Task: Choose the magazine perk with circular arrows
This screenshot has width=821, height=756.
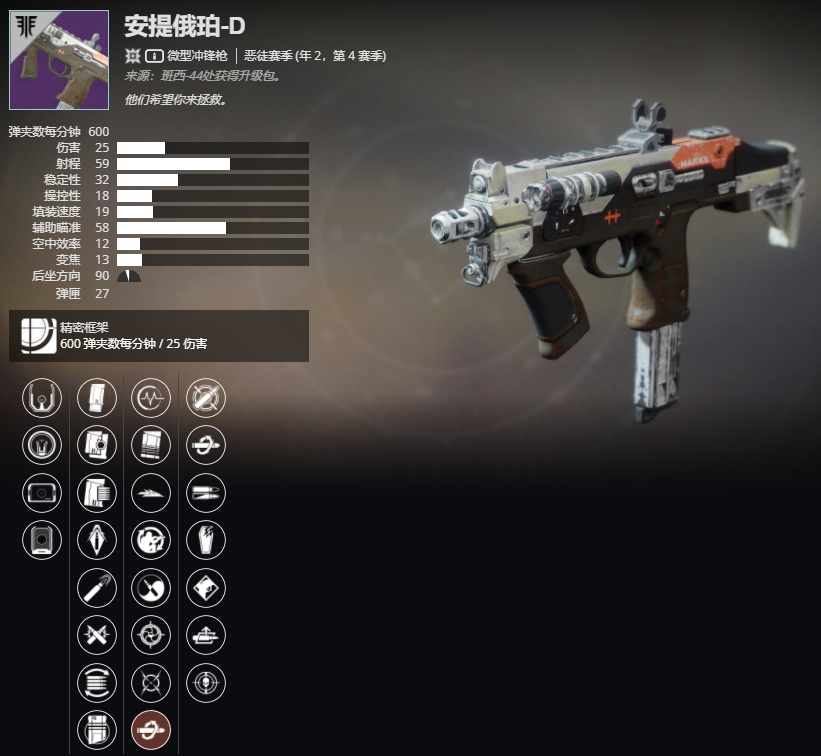Action: click(97, 682)
